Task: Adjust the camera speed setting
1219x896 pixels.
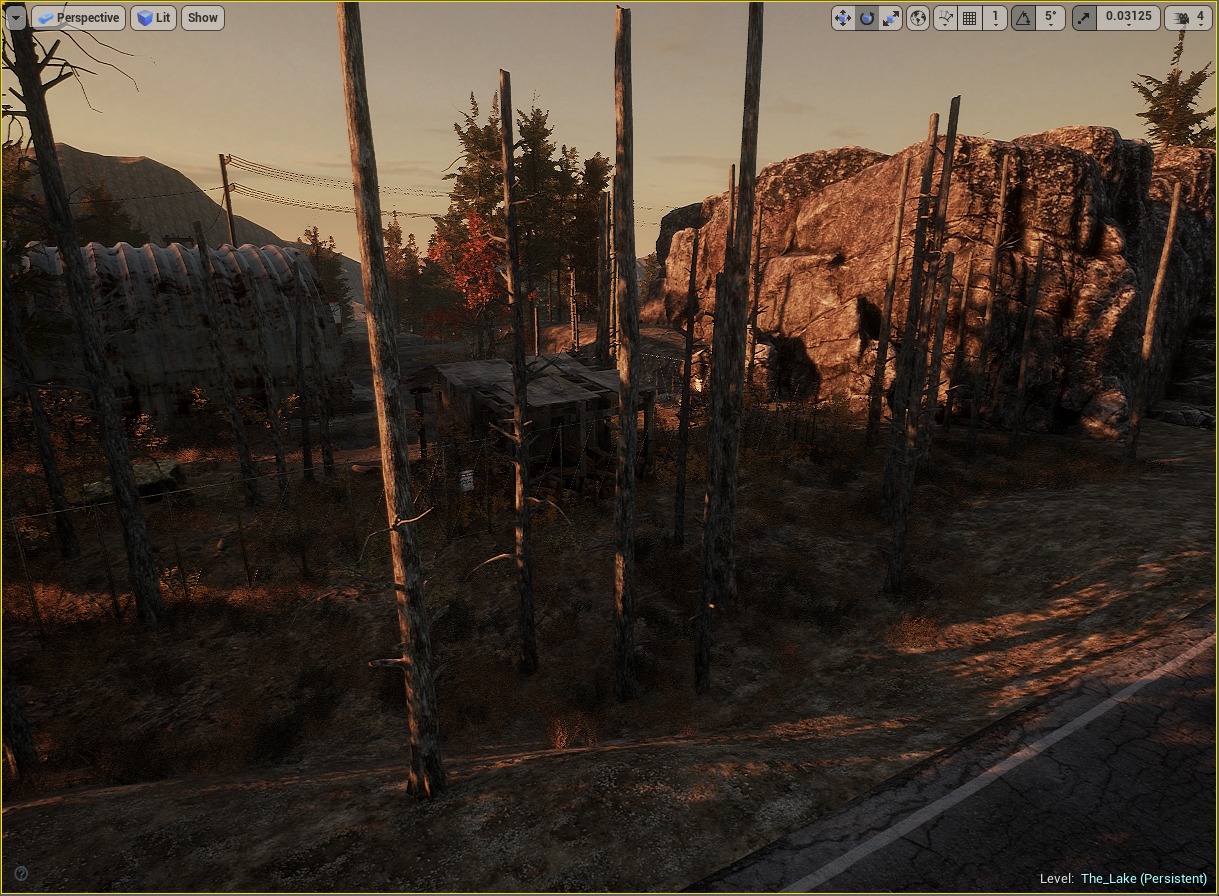Action: pyautogui.click(x=1188, y=18)
